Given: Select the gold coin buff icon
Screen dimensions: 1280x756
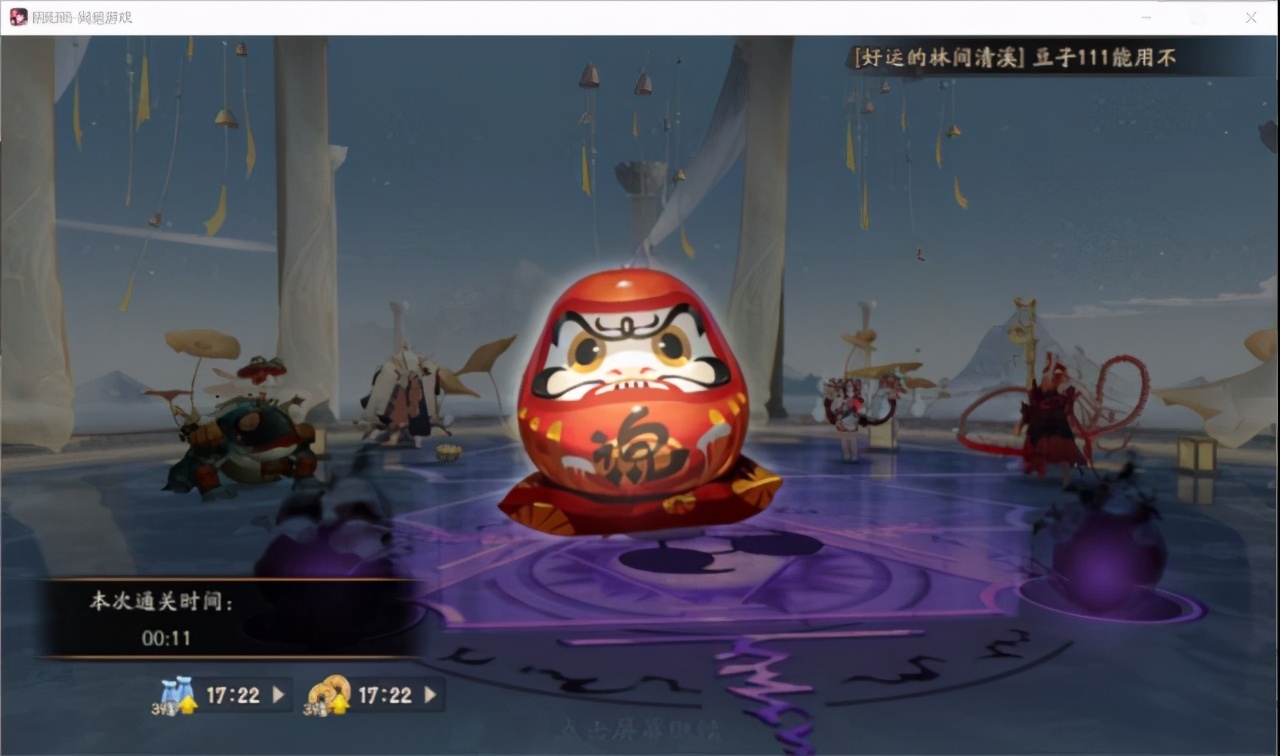Looking at the screenshot, I should 327,690.
